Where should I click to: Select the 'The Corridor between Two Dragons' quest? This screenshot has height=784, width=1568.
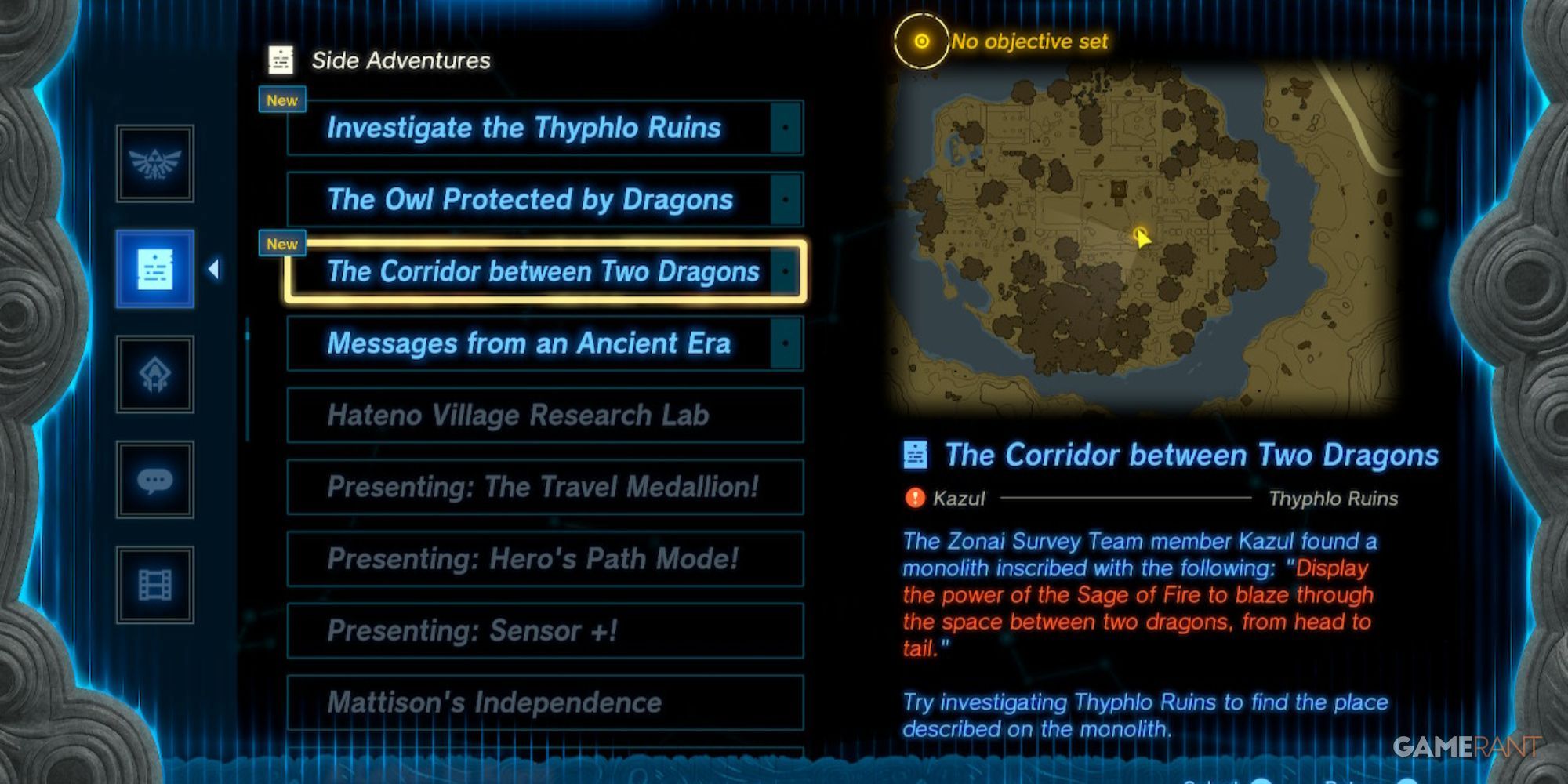(545, 271)
